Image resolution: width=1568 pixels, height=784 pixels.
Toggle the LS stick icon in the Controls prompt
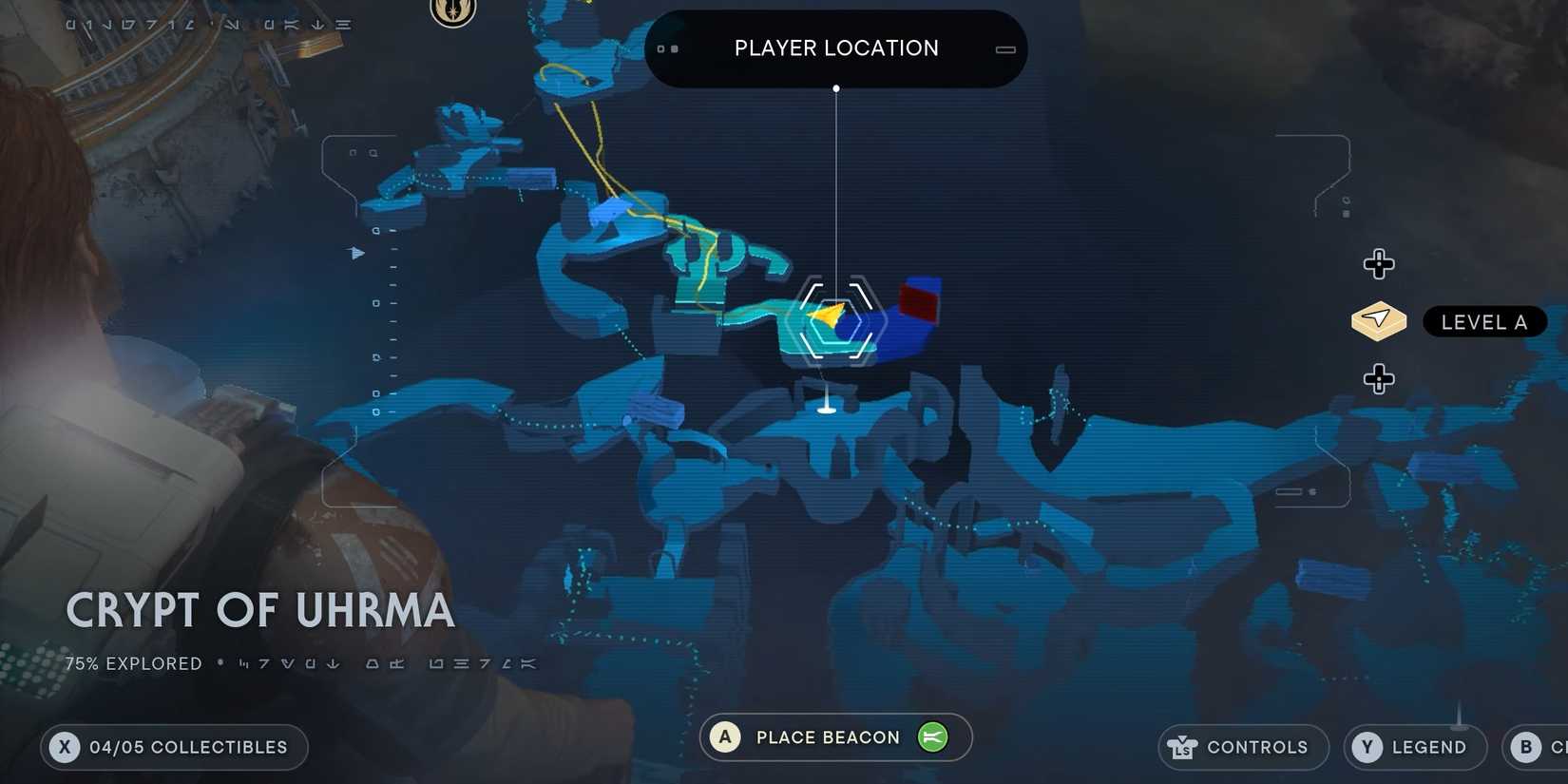click(x=1182, y=748)
